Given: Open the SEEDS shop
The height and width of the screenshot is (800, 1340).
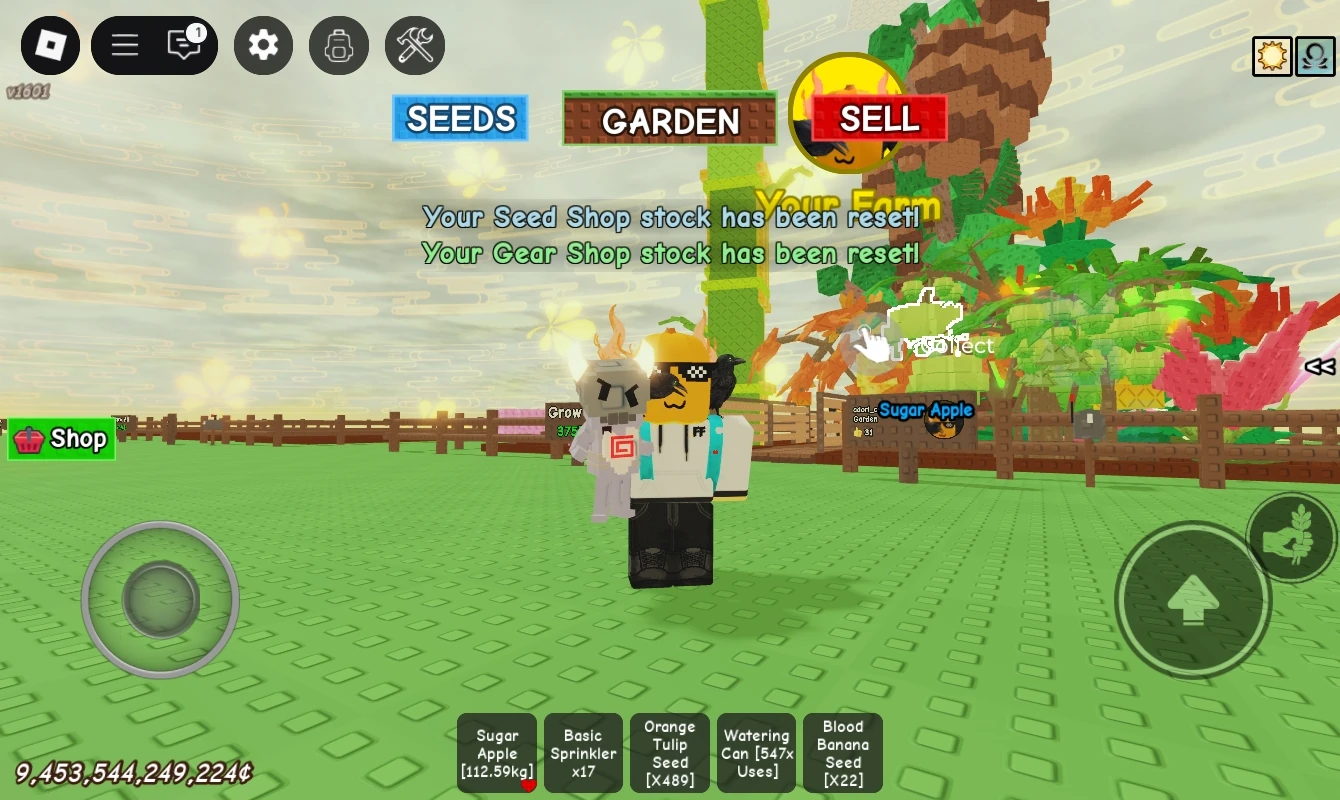Looking at the screenshot, I should [460, 118].
